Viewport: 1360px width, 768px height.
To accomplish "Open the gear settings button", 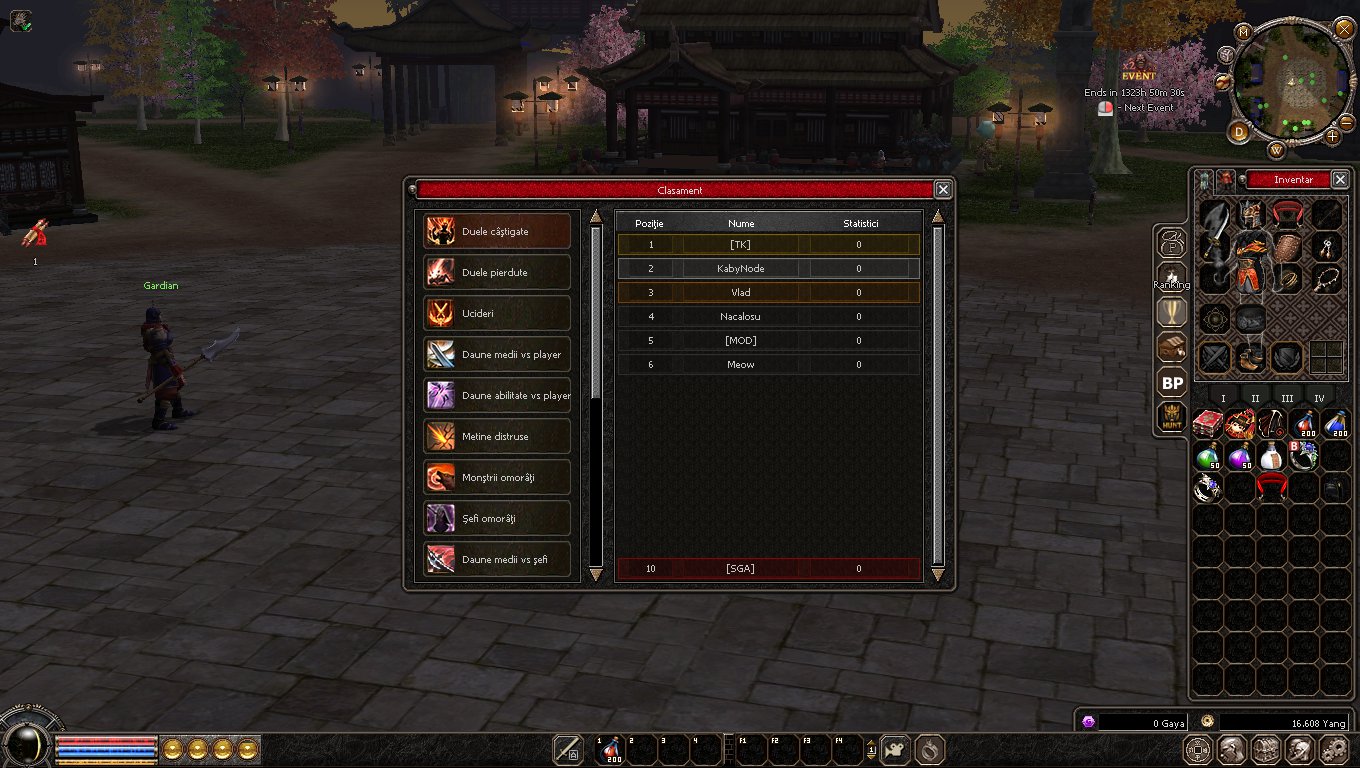I will 1334,749.
